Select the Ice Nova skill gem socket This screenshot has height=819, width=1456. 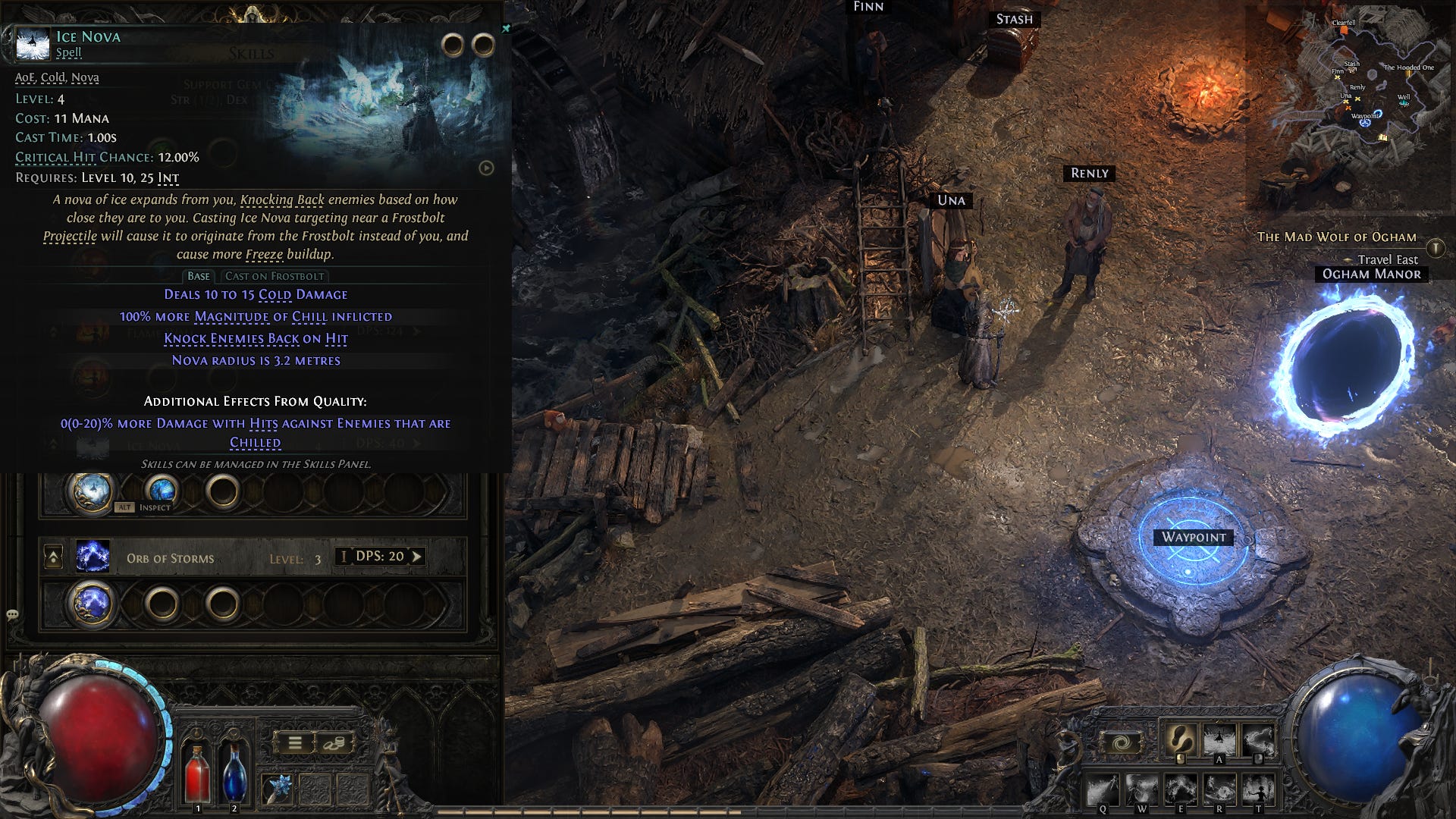pyautogui.click(x=92, y=492)
